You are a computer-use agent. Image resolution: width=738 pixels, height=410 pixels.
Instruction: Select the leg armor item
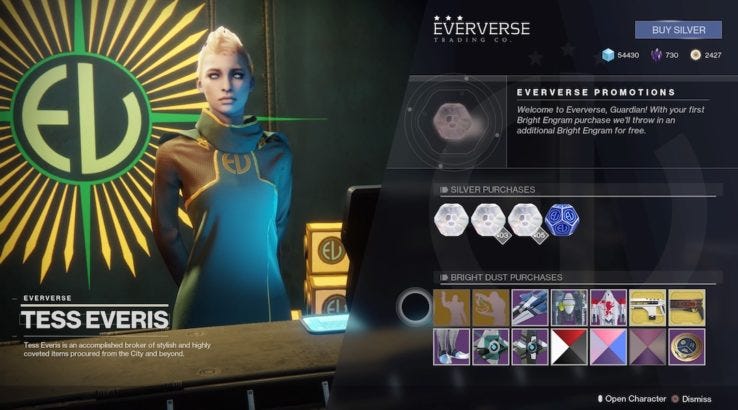450,346
